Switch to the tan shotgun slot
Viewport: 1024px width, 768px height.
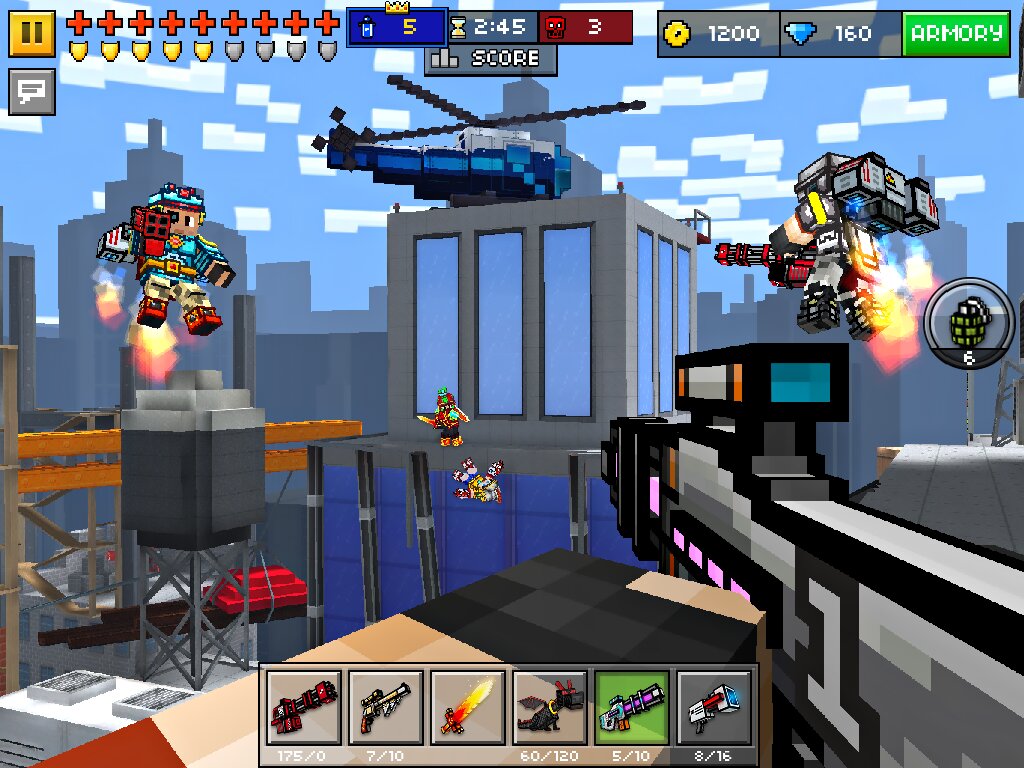tap(385, 709)
